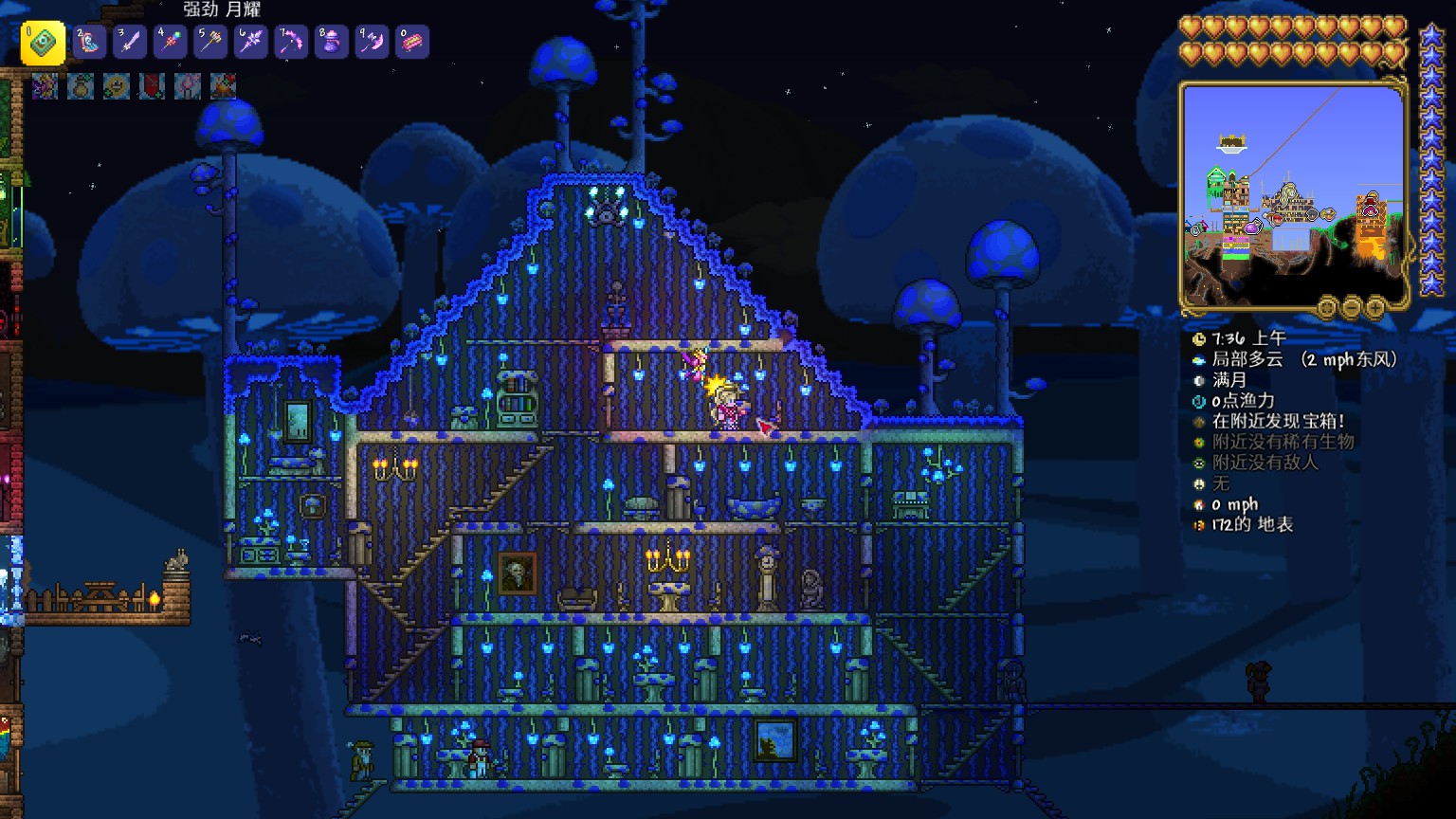
Task: Click the red banner buff icon
Action: pyautogui.click(x=152, y=86)
